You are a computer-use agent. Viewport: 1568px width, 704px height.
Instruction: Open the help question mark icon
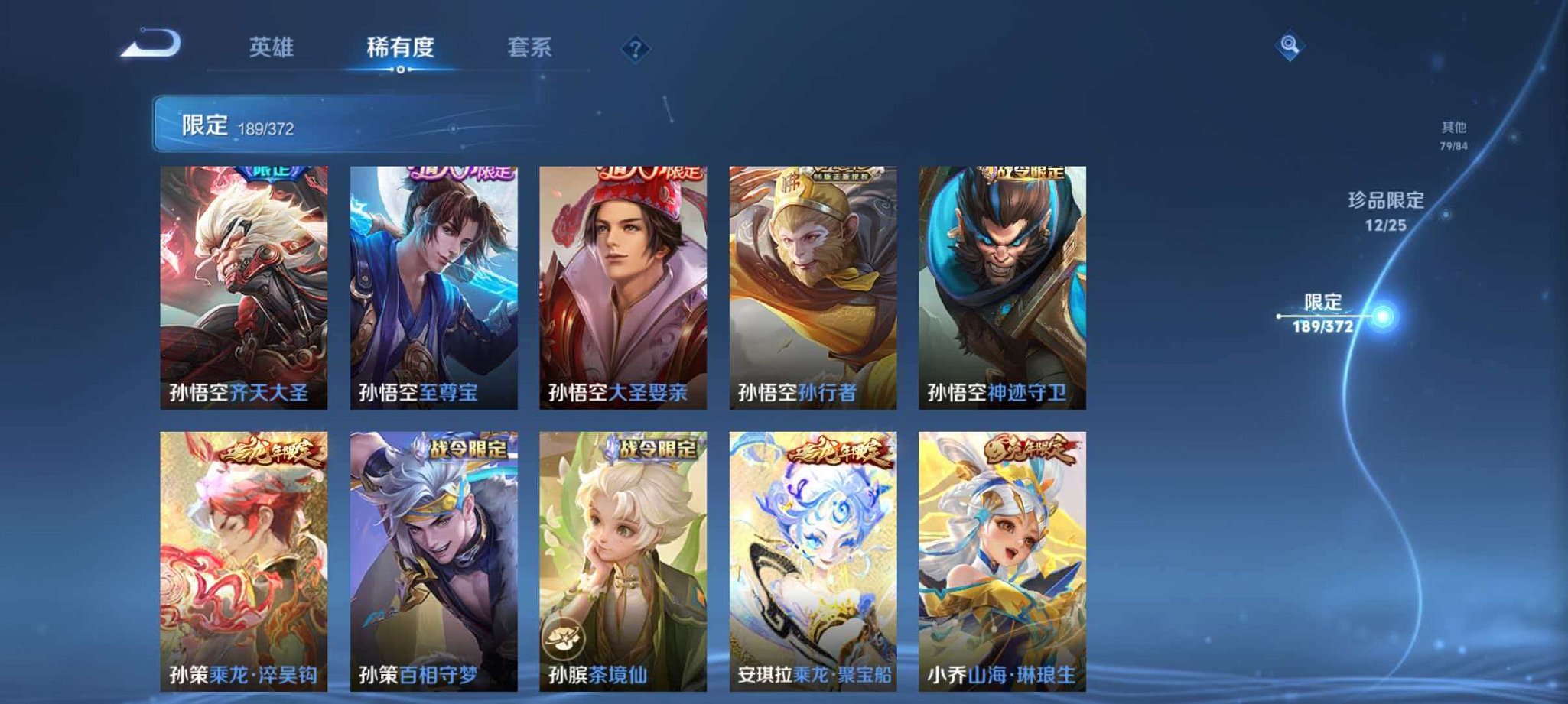click(637, 48)
